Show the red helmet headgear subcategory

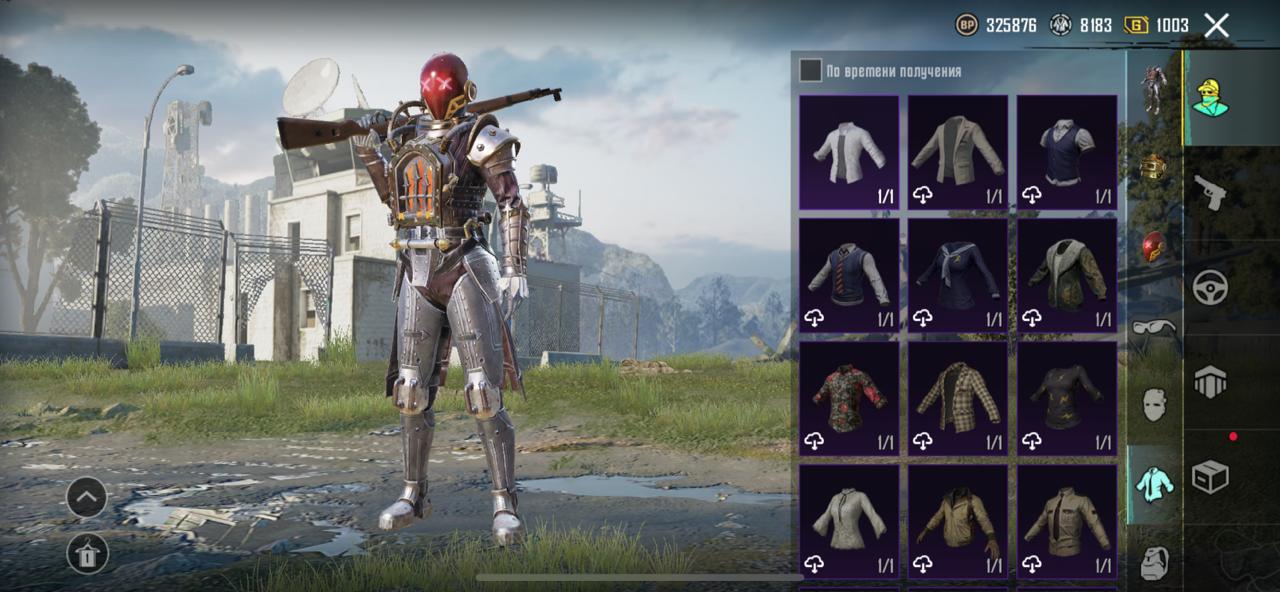click(1154, 247)
